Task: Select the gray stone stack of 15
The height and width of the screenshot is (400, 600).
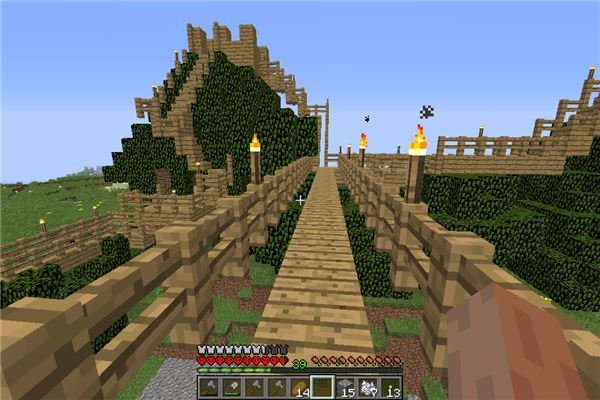Action: tap(344, 387)
